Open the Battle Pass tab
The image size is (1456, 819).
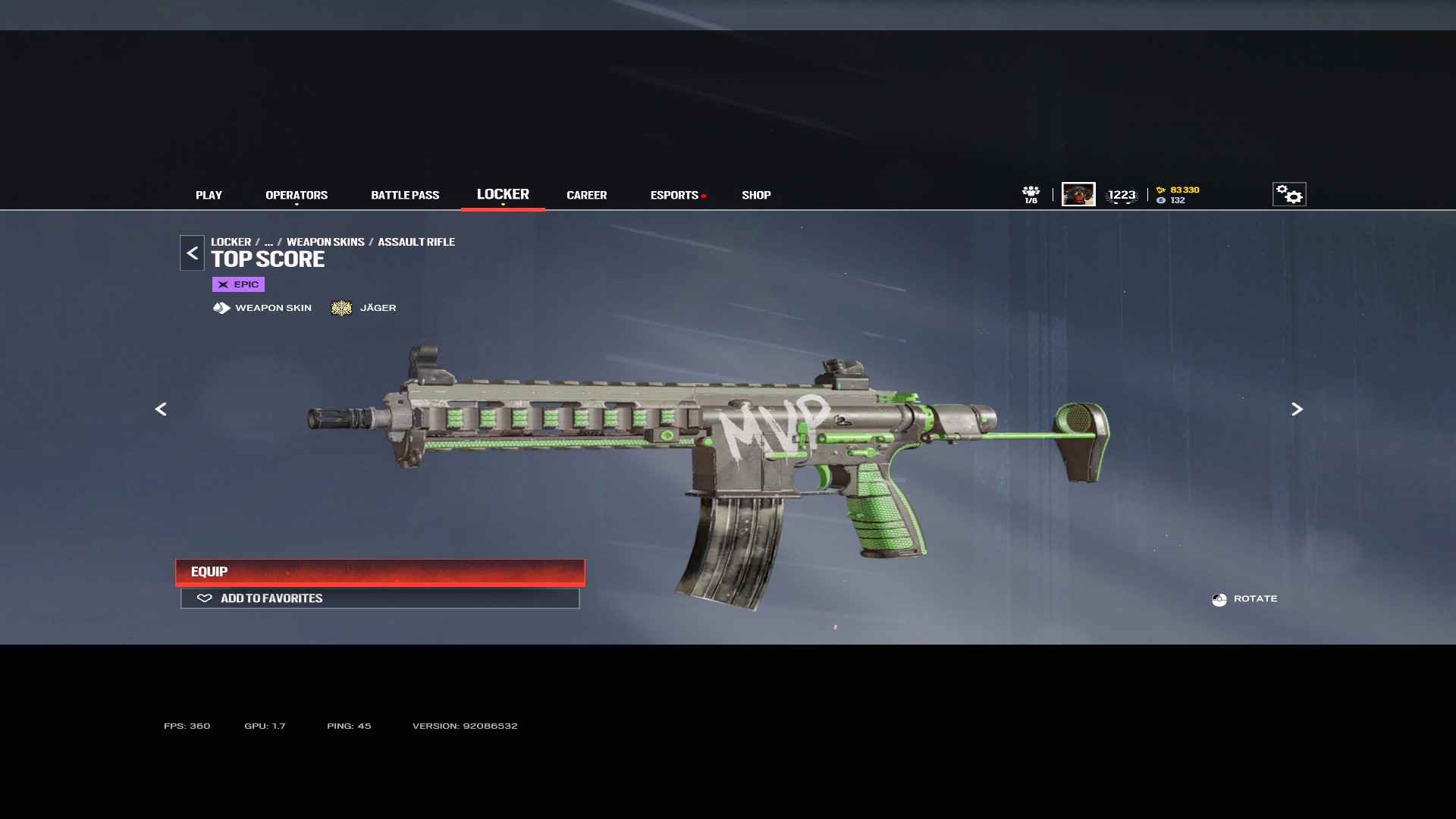(405, 195)
